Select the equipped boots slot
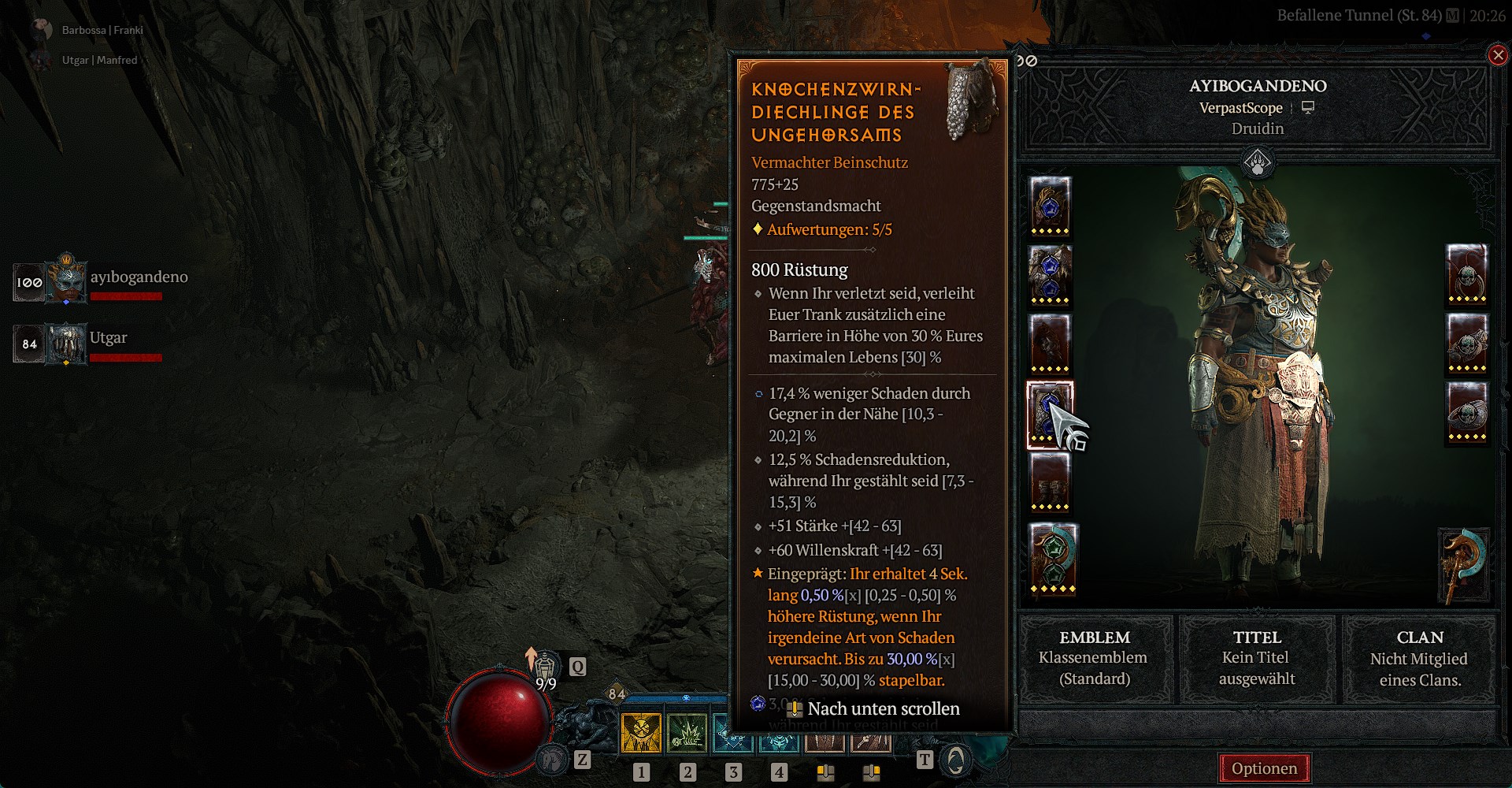 (1051, 483)
